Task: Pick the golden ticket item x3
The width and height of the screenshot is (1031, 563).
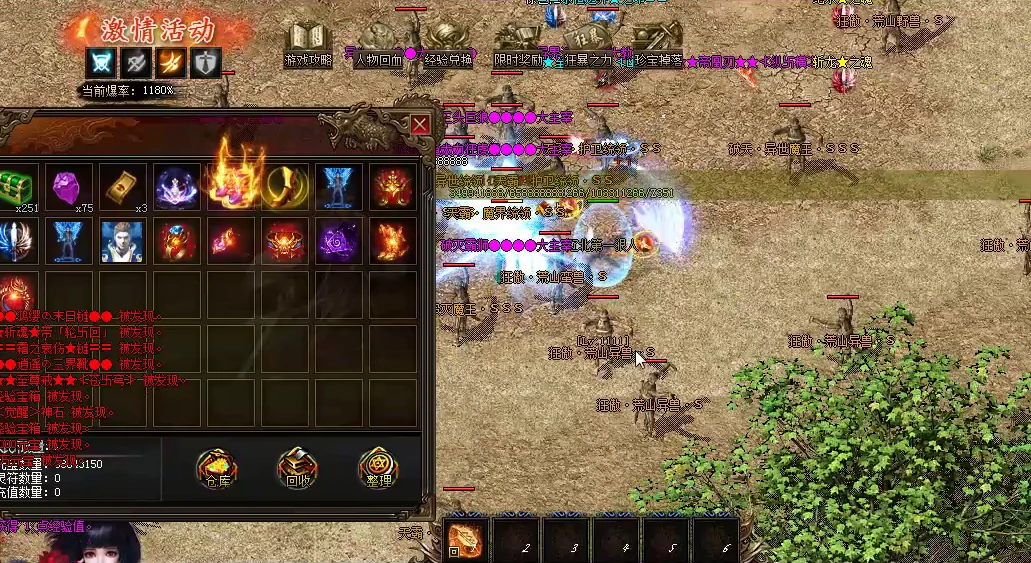Action: 123,187
